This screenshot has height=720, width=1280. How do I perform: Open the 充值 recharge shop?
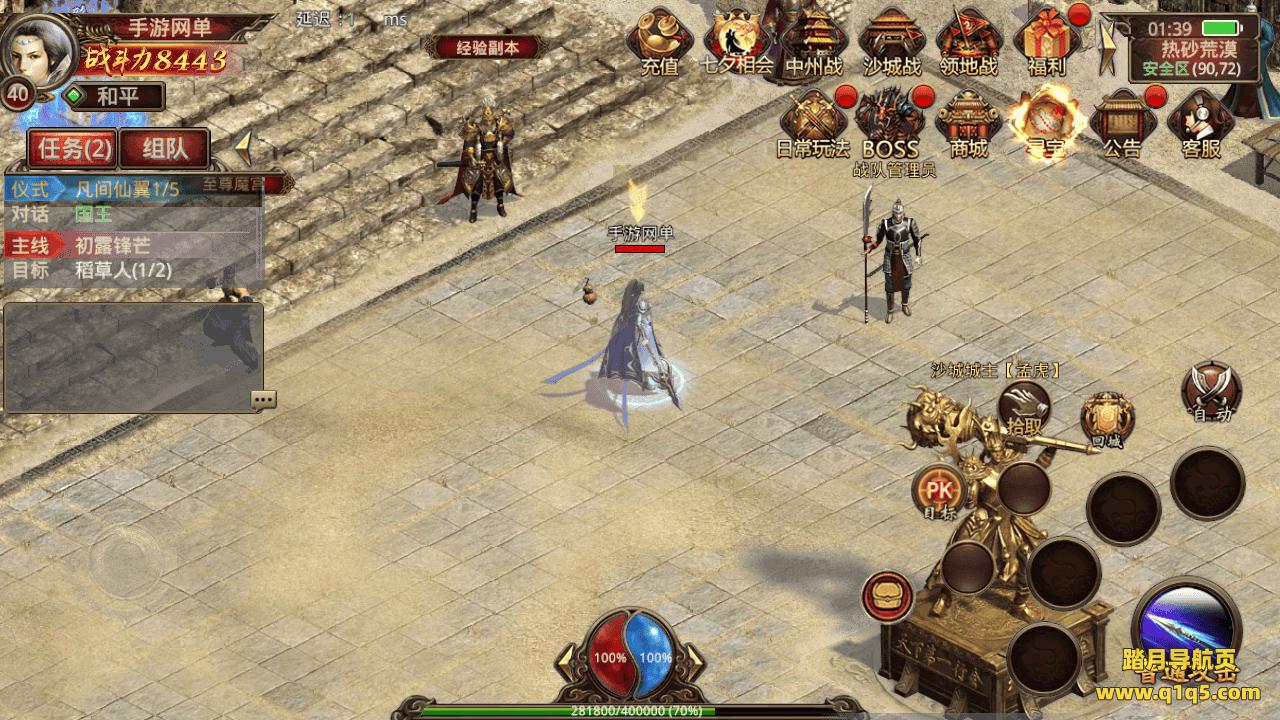(x=659, y=42)
